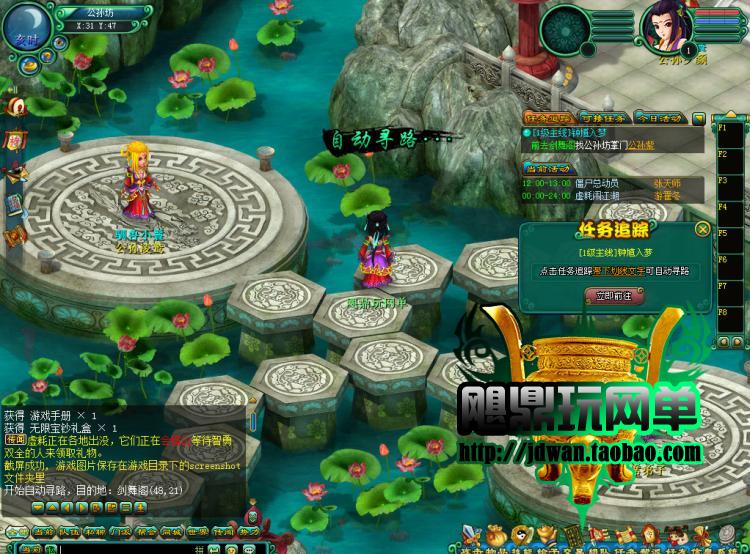Select the F1 hotkey slot
Viewport: 750px width, 554px height.
click(722, 128)
